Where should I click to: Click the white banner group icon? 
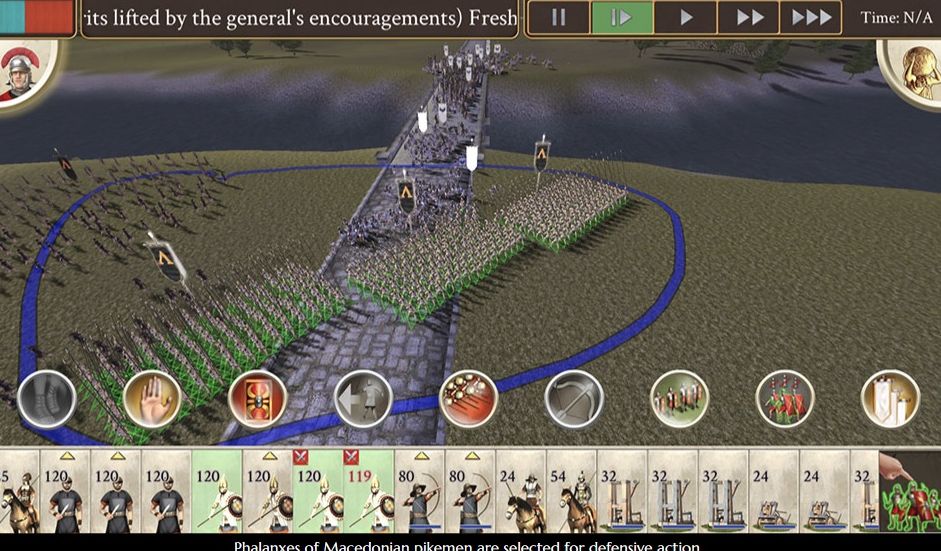pos(890,398)
